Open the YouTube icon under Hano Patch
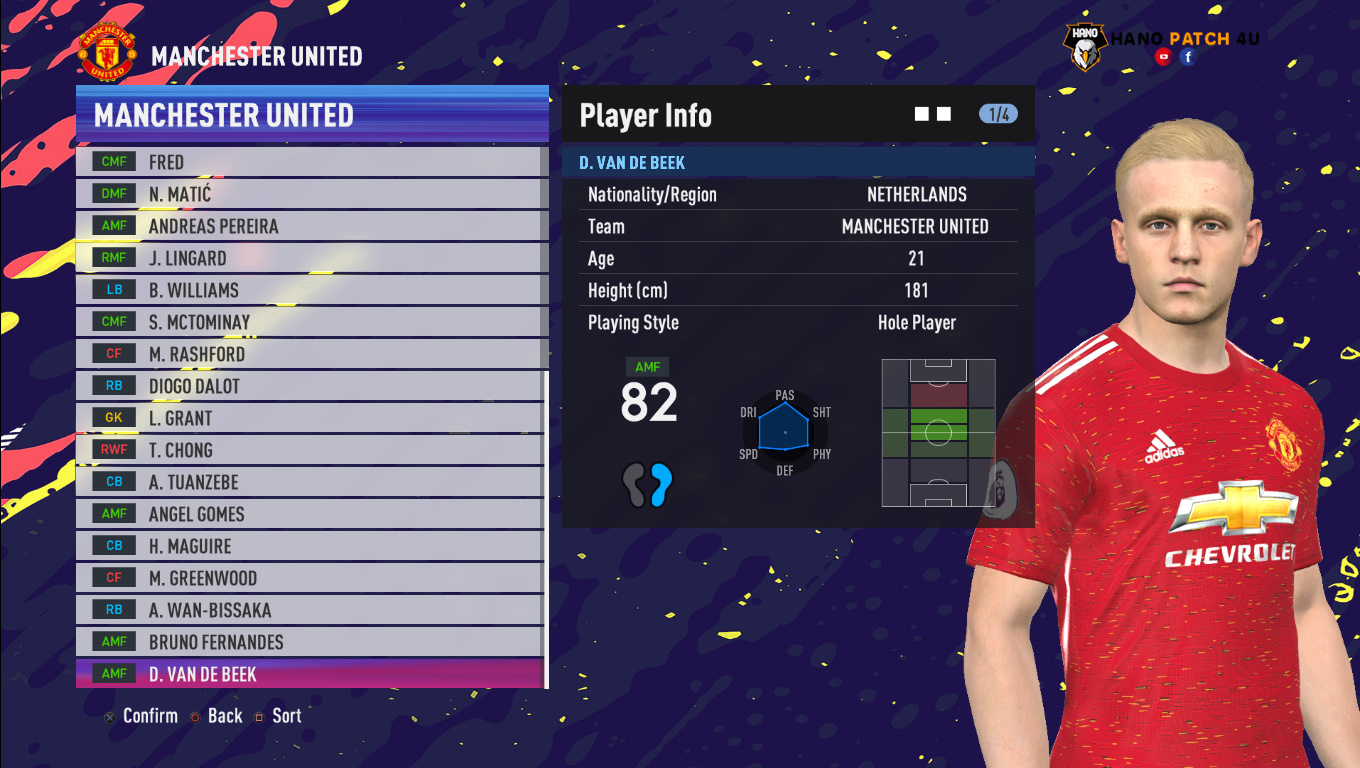The width and height of the screenshot is (1360, 768). [1163, 57]
